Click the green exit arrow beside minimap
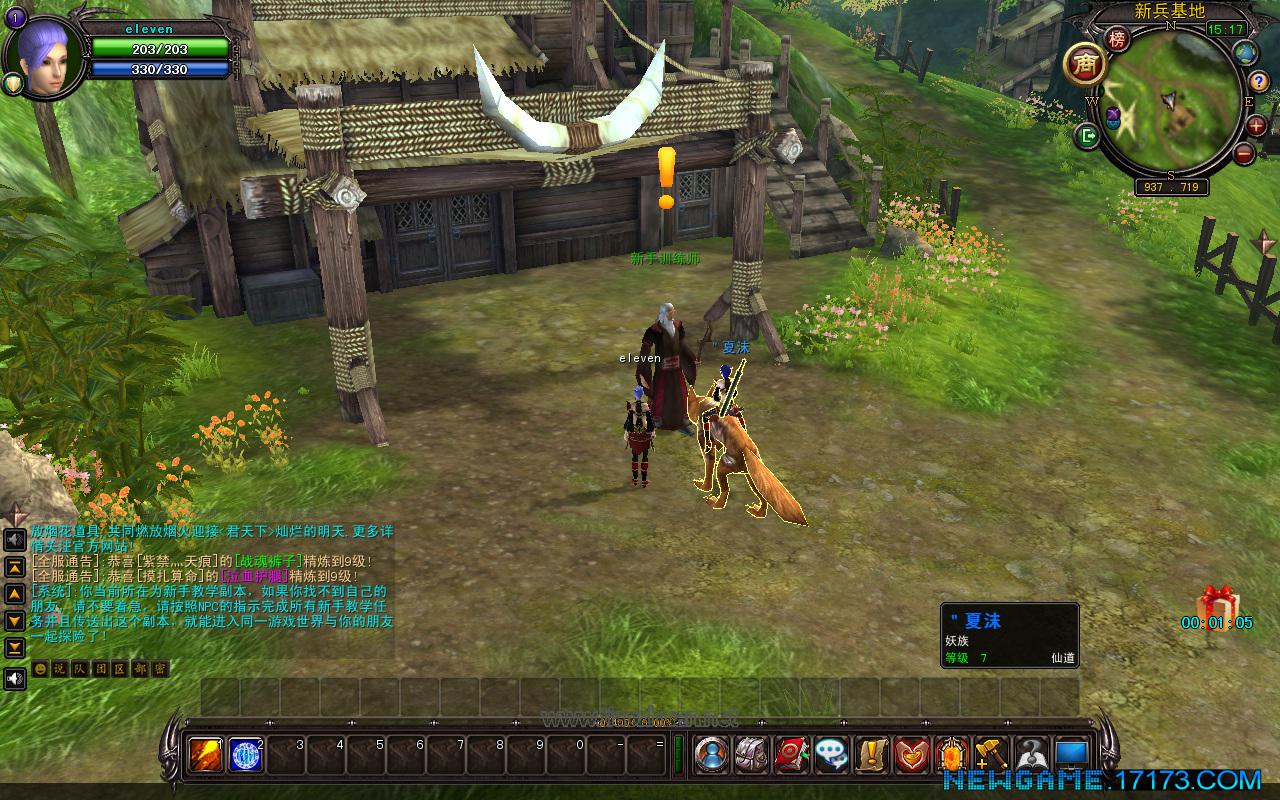 tap(1087, 135)
